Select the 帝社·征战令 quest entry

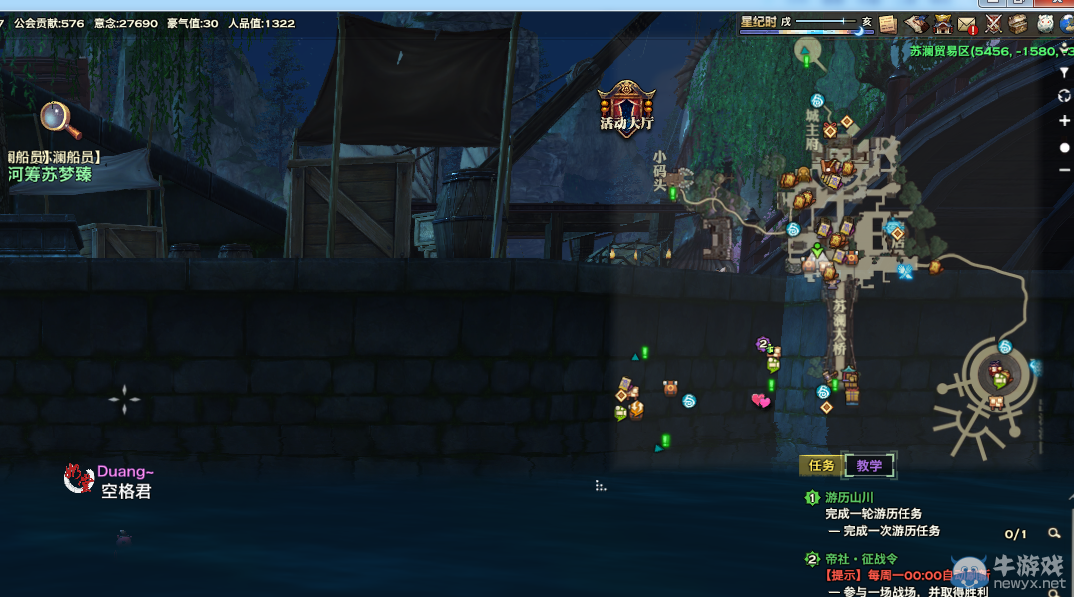(861, 559)
